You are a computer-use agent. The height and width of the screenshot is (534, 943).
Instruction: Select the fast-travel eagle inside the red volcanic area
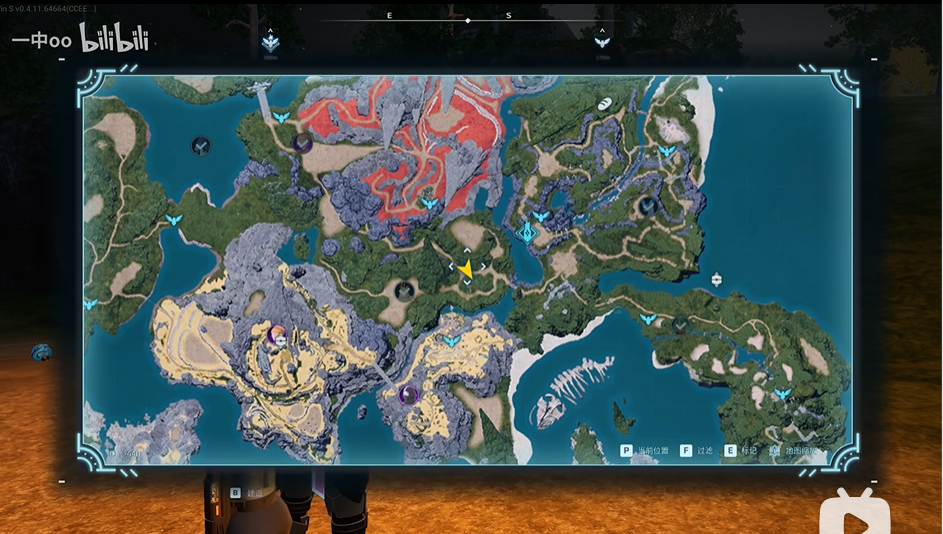pos(430,203)
